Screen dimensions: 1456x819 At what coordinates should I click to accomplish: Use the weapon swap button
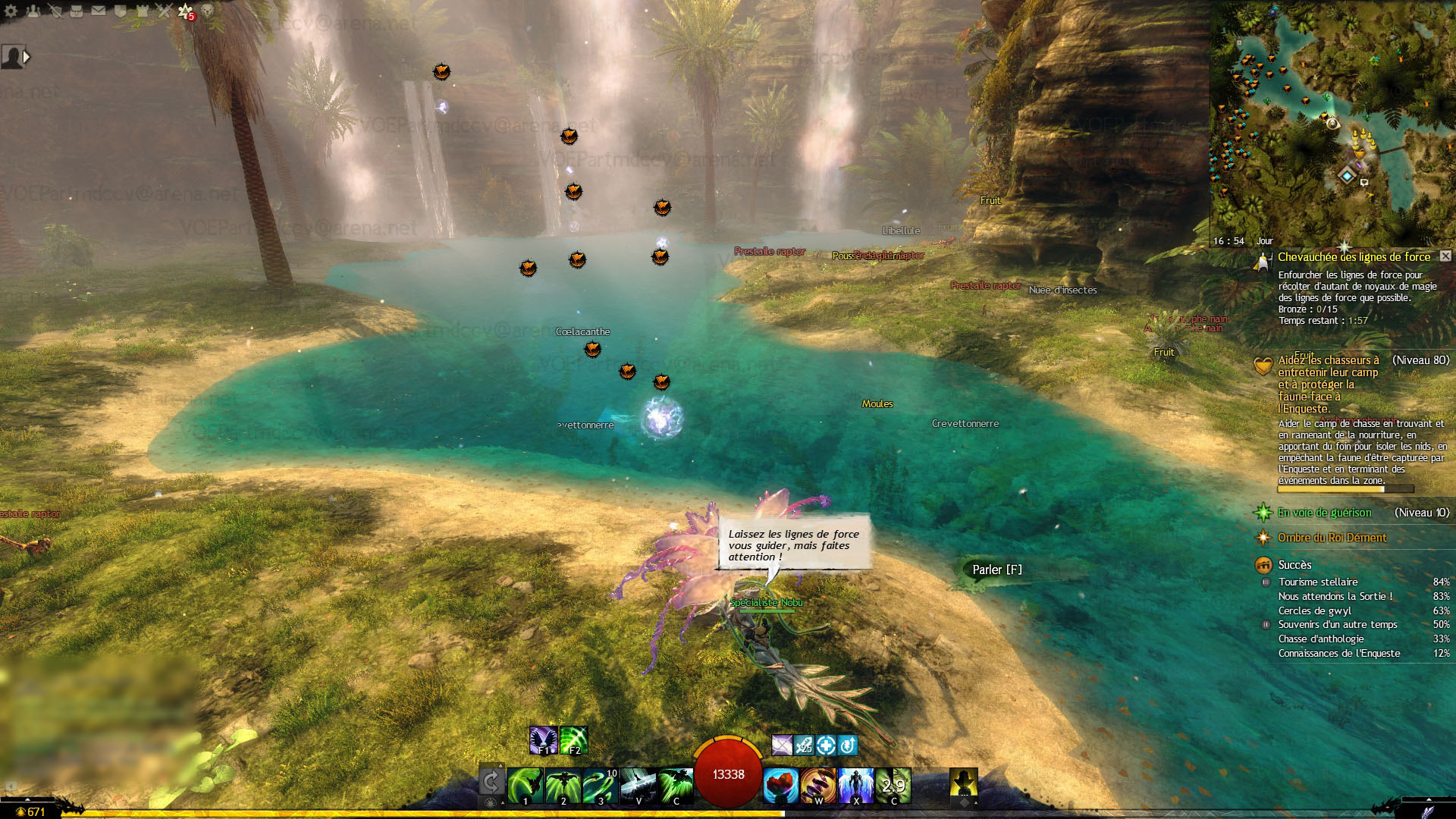click(x=491, y=781)
